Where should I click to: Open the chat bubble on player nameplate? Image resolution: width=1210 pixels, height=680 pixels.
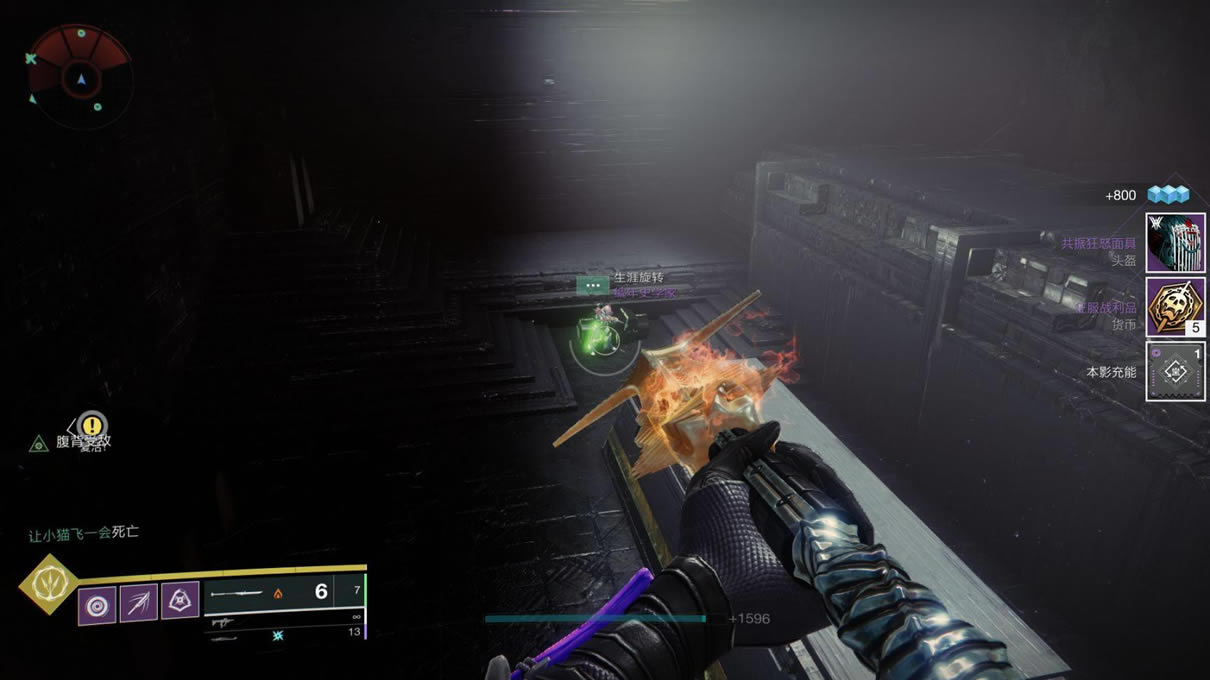pos(593,285)
